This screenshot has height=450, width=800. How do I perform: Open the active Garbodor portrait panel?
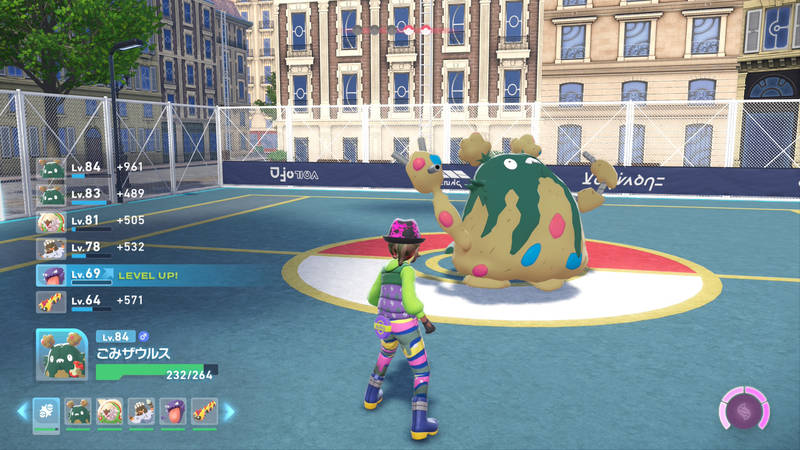61,354
